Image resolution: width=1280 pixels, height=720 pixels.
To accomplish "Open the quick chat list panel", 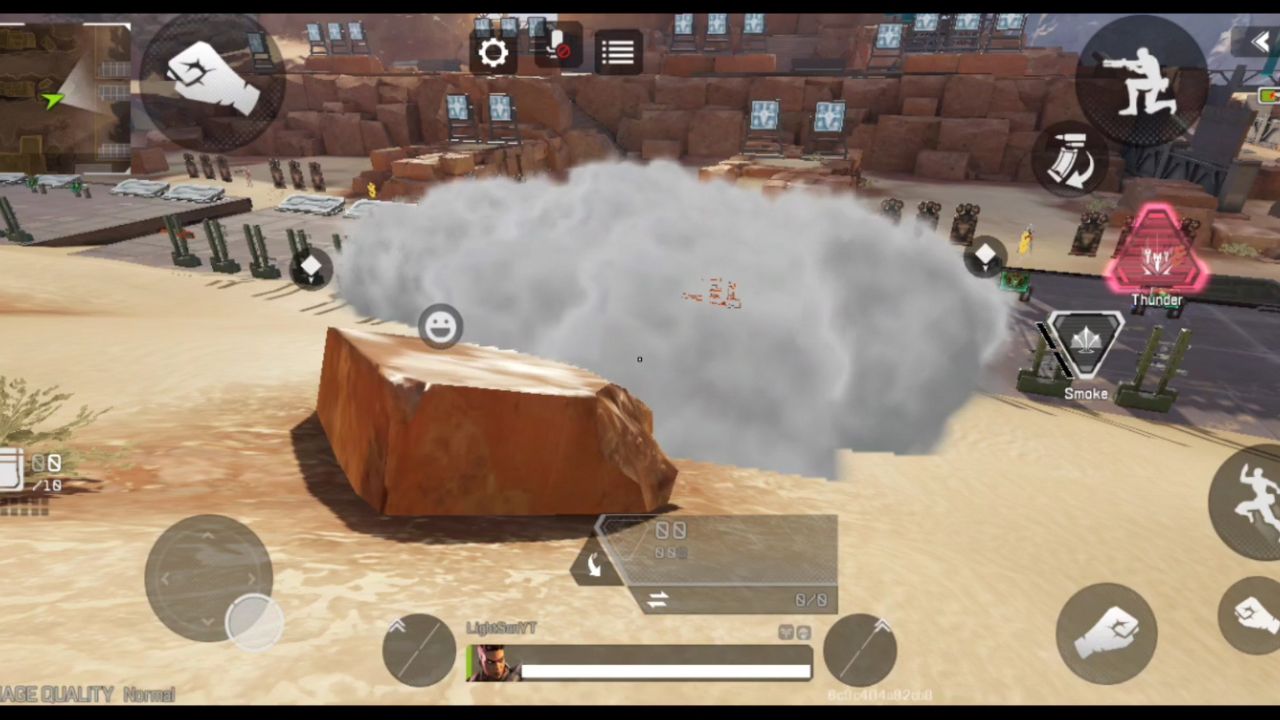I will click(617, 52).
